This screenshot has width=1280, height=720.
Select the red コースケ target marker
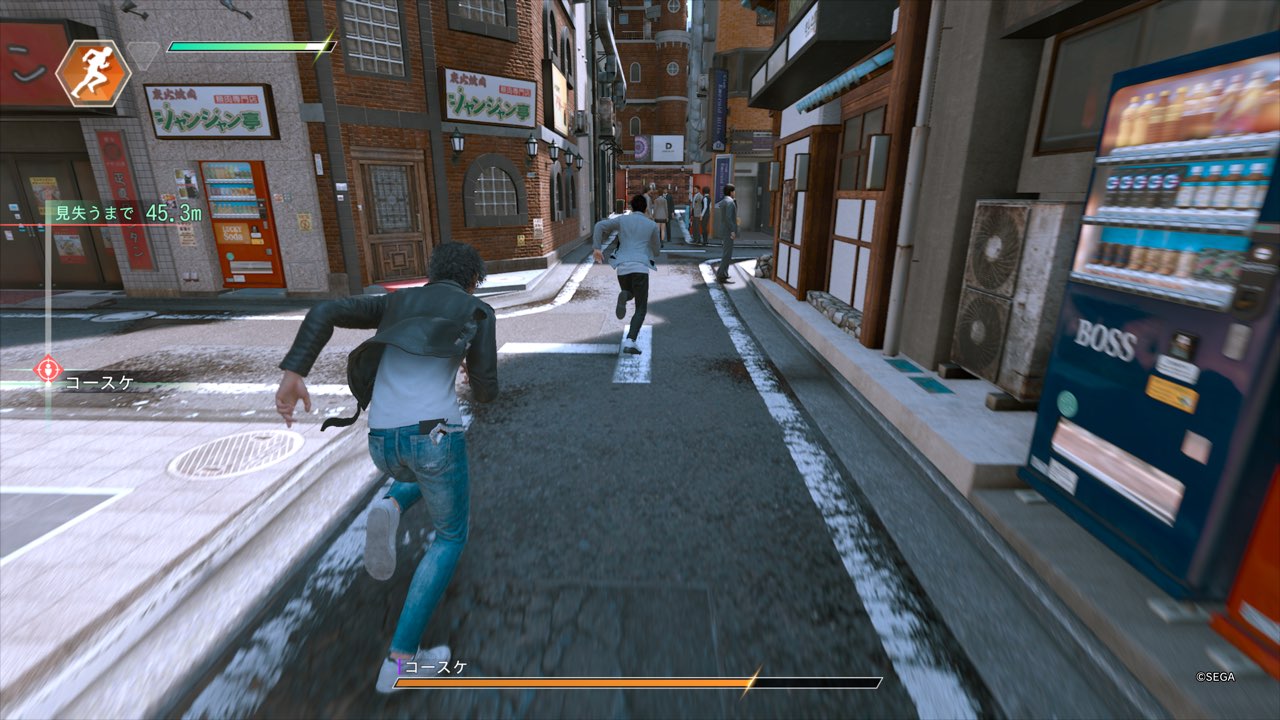click(x=48, y=370)
